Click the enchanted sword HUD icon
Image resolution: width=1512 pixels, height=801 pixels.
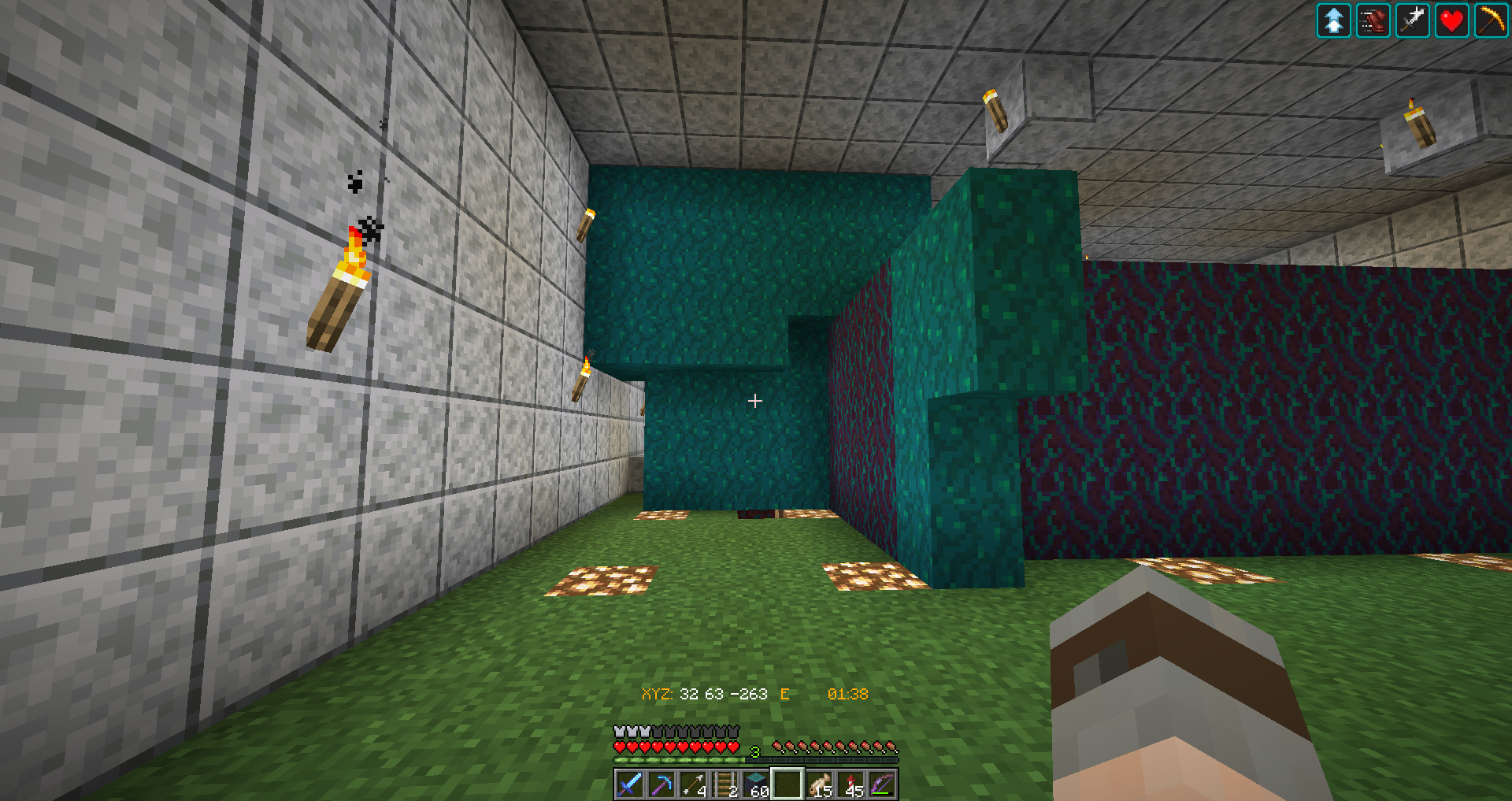tap(1411, 20)
